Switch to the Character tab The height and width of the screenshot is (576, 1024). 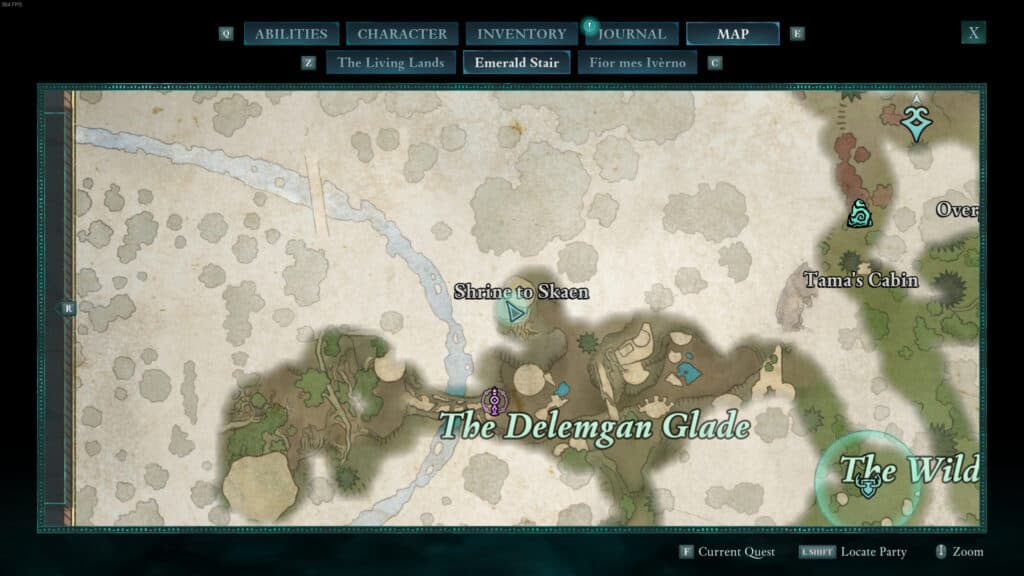coord(402,34)
